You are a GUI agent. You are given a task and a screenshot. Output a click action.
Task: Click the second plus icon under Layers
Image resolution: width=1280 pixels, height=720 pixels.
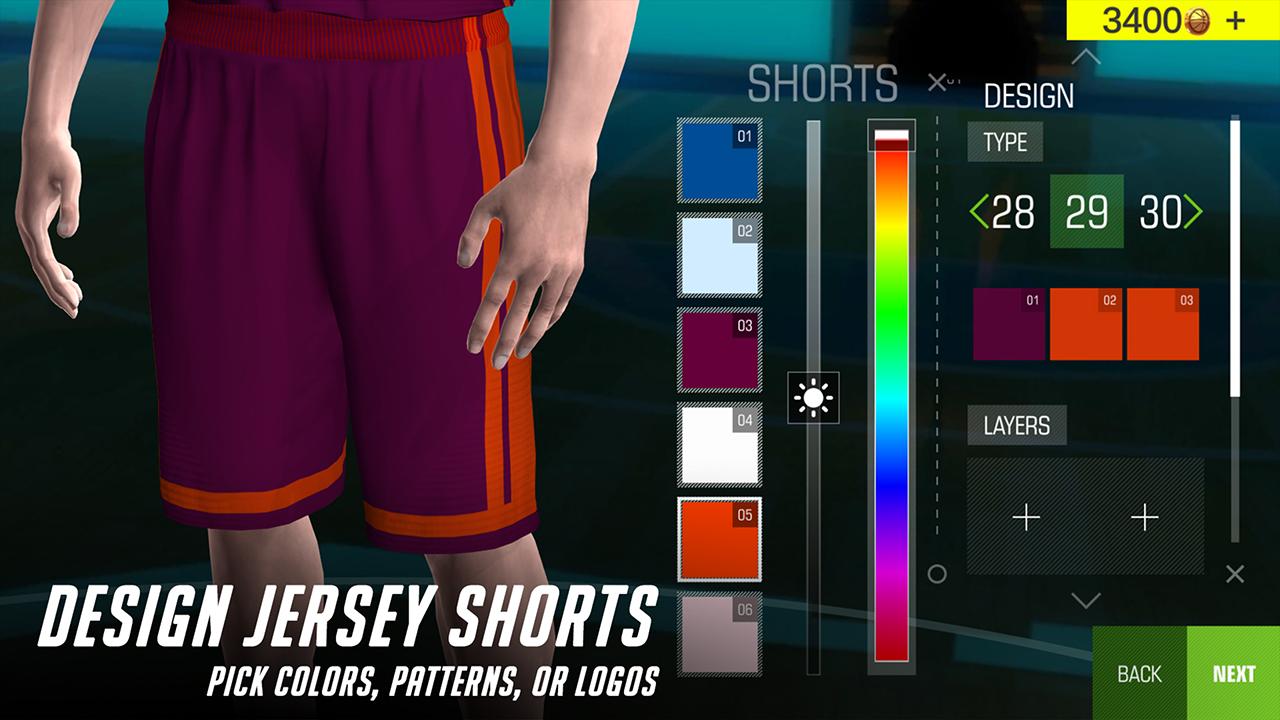pyautogui.click(x=1143, y=518)
